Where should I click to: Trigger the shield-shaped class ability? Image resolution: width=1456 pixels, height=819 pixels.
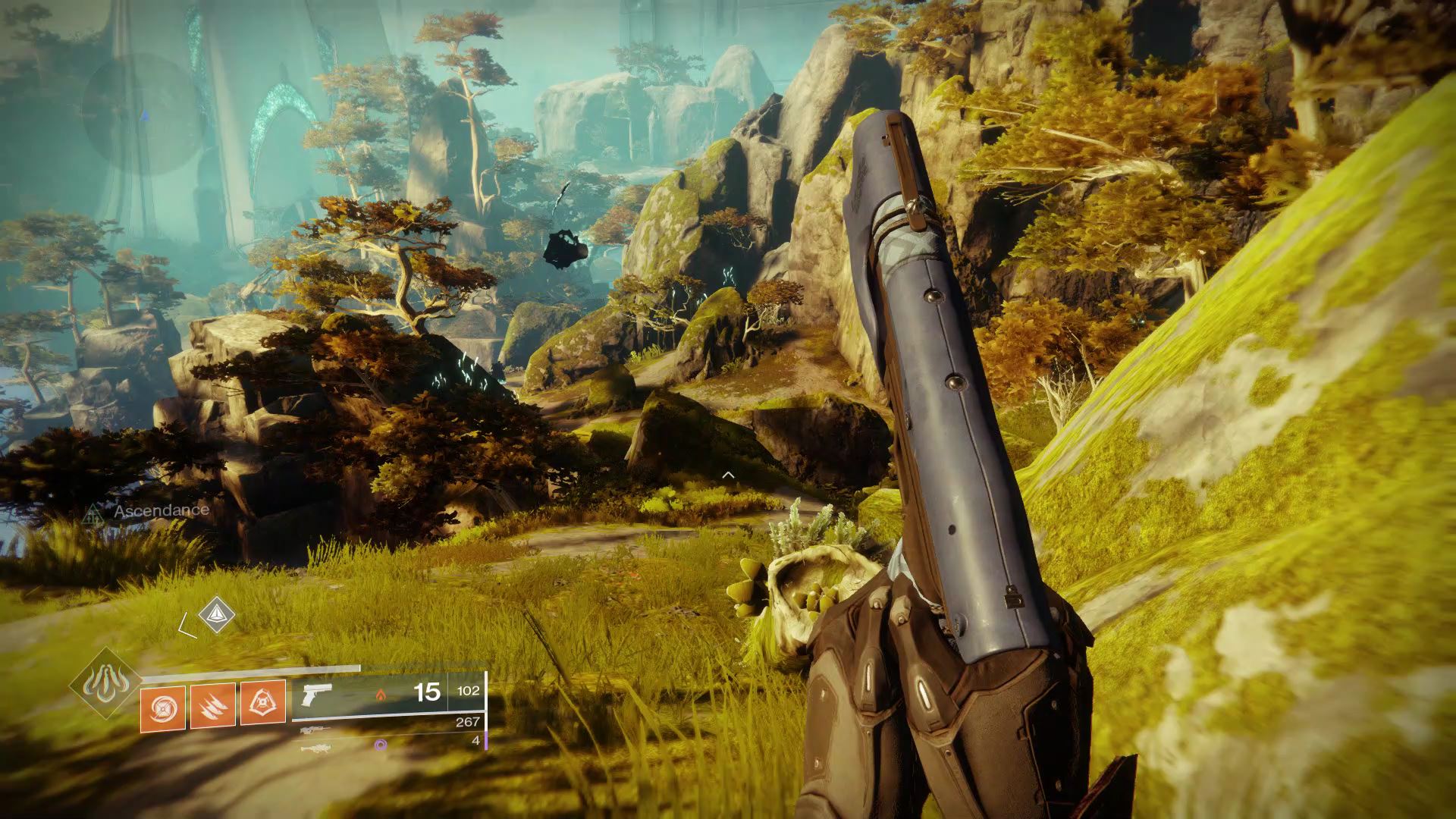pyautogui.click(x=263, y=703)
